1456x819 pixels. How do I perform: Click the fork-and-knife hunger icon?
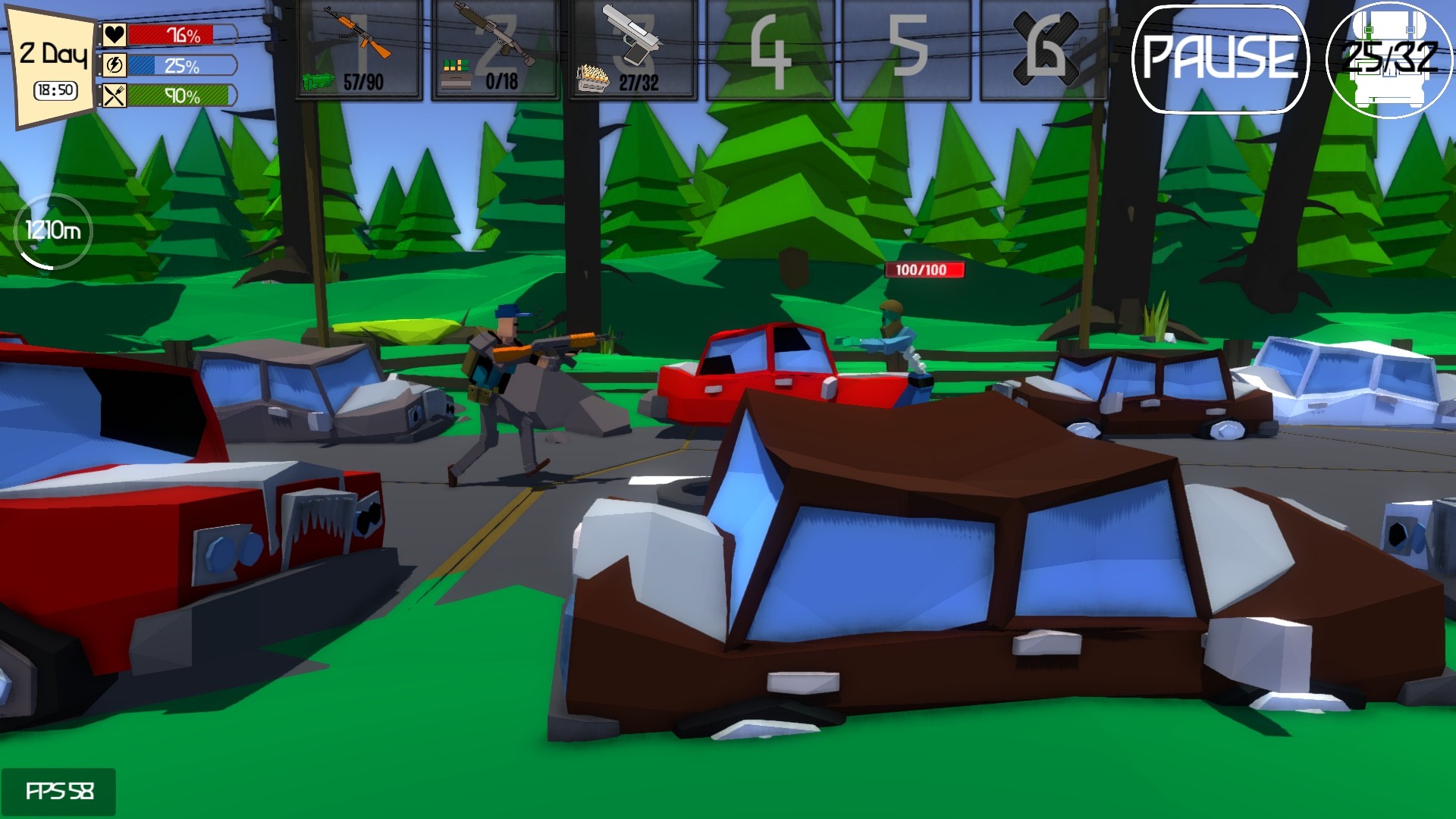click(x=114, y=96)
